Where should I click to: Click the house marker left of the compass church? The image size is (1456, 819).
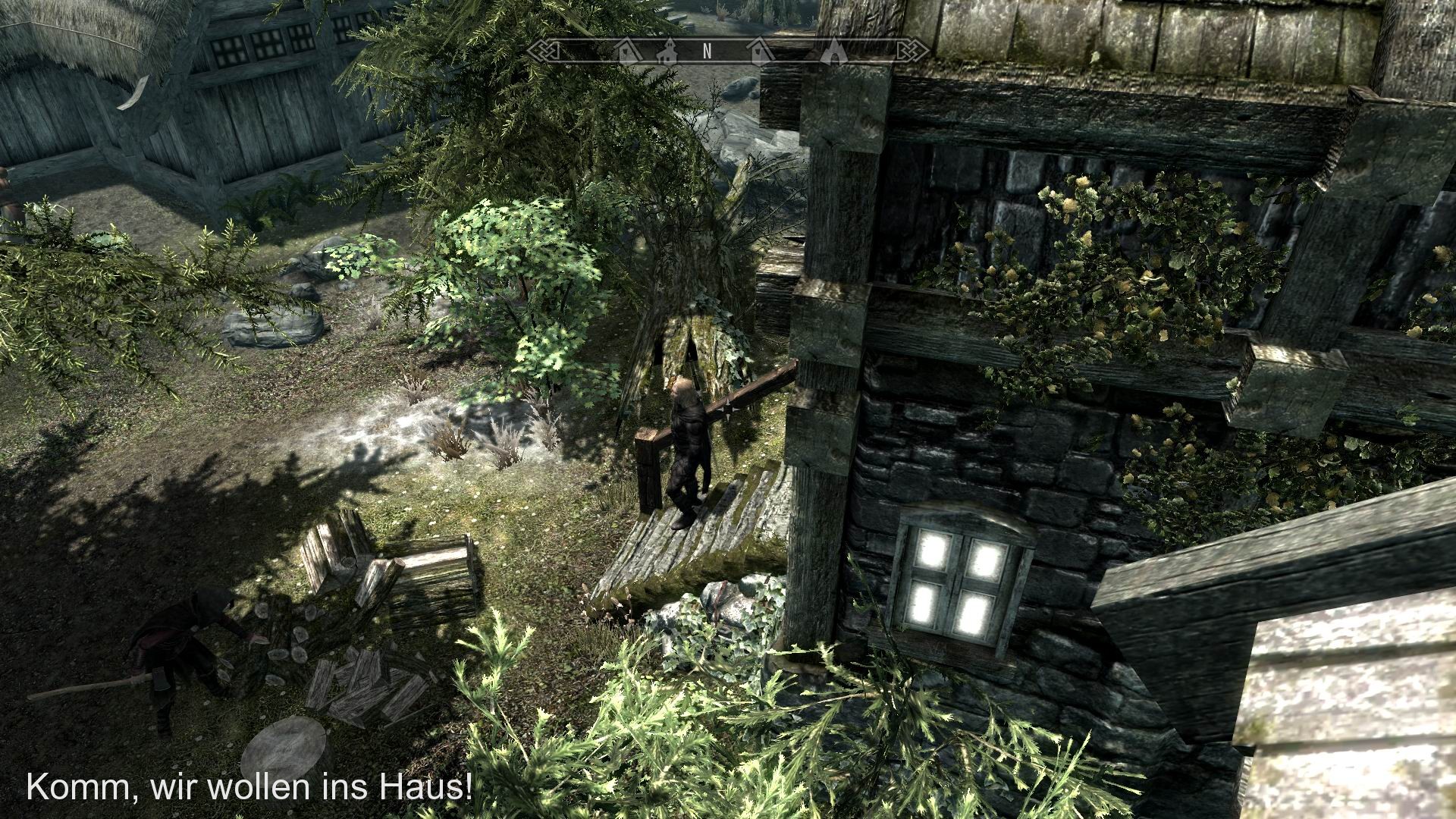tap(627, 51)
